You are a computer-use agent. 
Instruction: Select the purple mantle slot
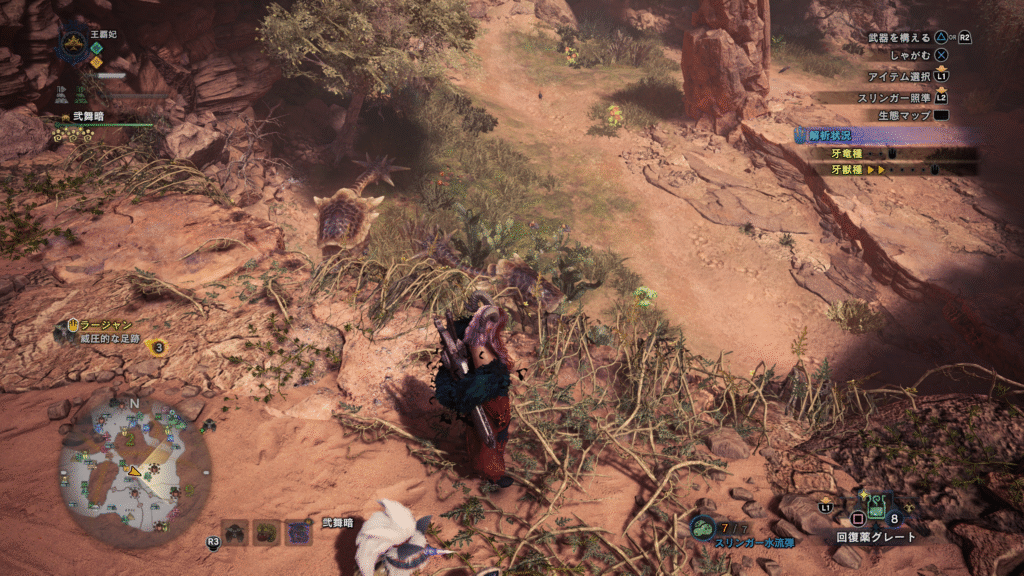[299, 532]
